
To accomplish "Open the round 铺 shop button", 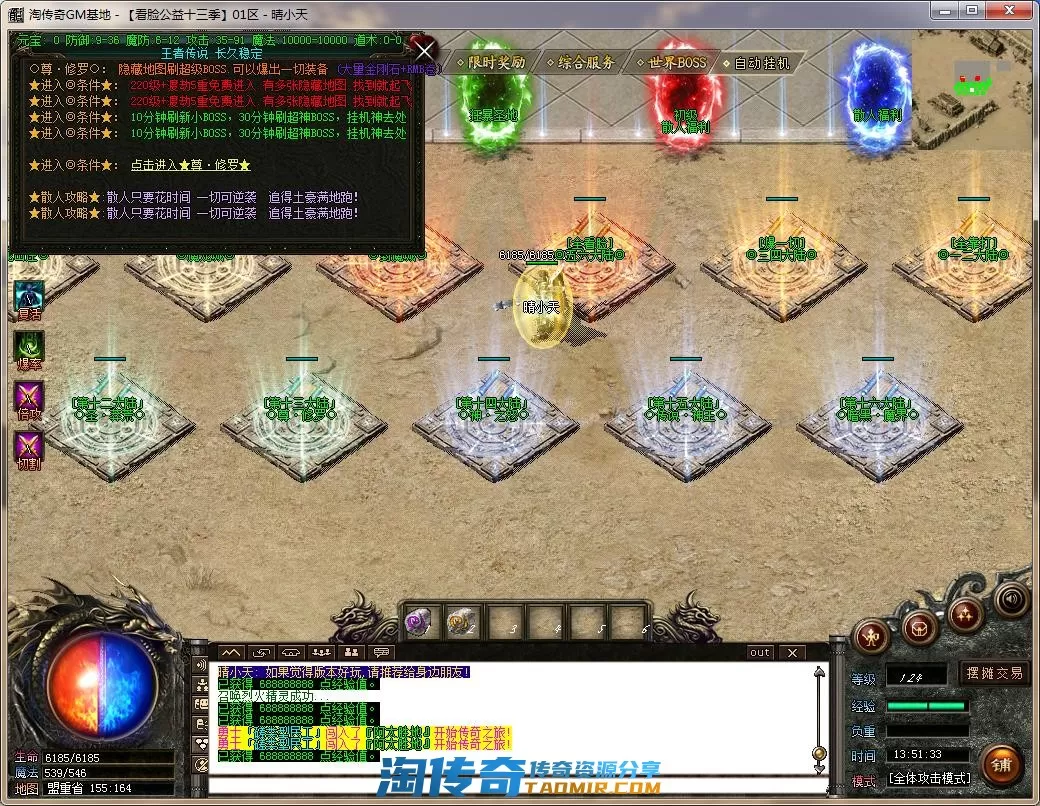I will (1000, 766).
